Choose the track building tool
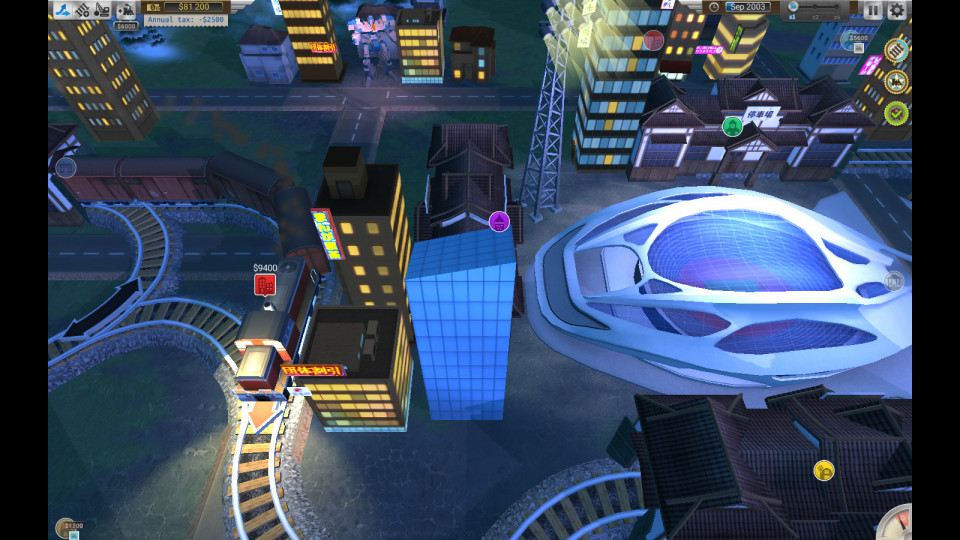The width and height of the screenshot is (960, 540). pyautogui.click(x=82, y=10)
